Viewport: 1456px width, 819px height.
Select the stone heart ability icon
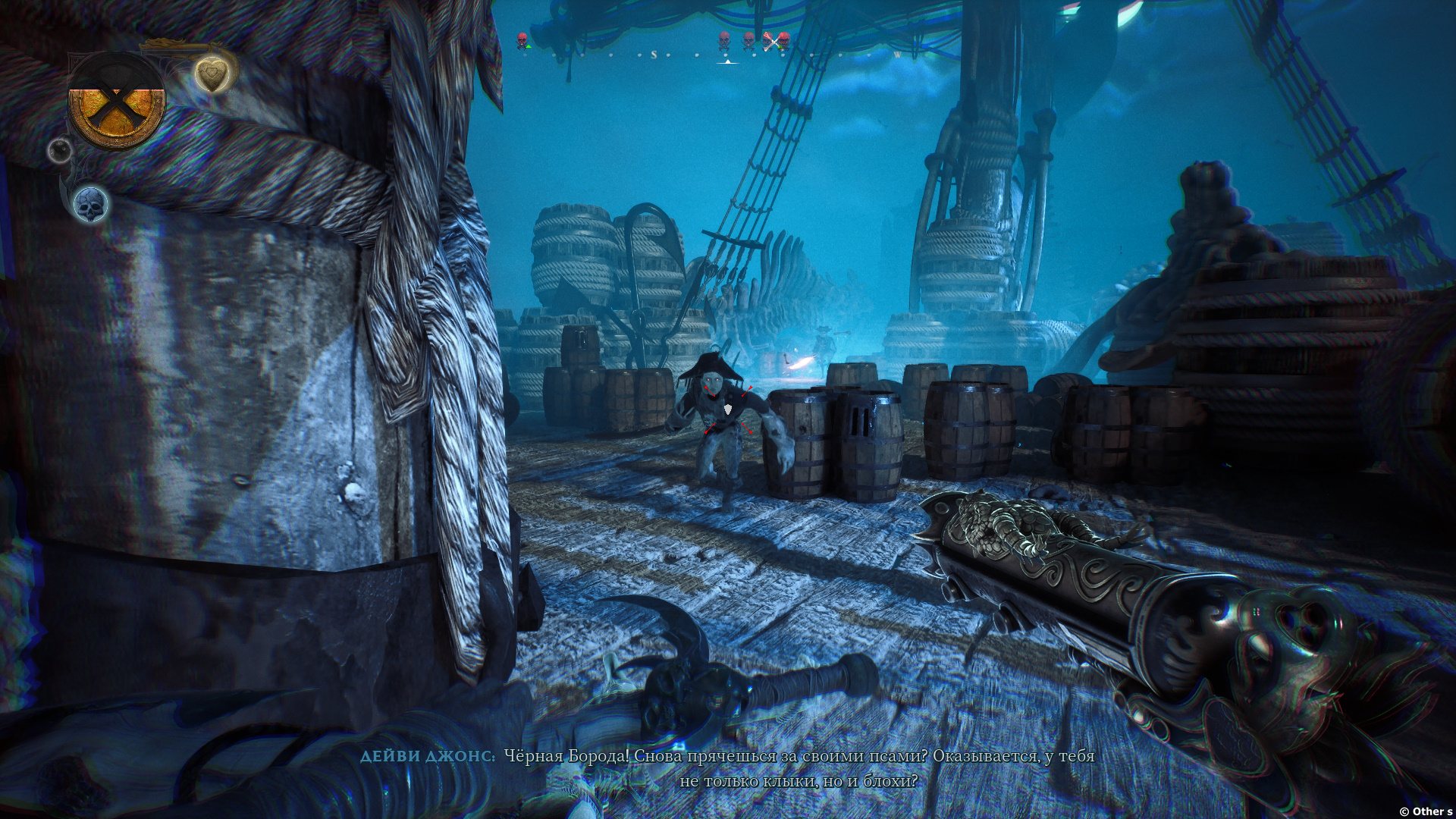[212, 74]
